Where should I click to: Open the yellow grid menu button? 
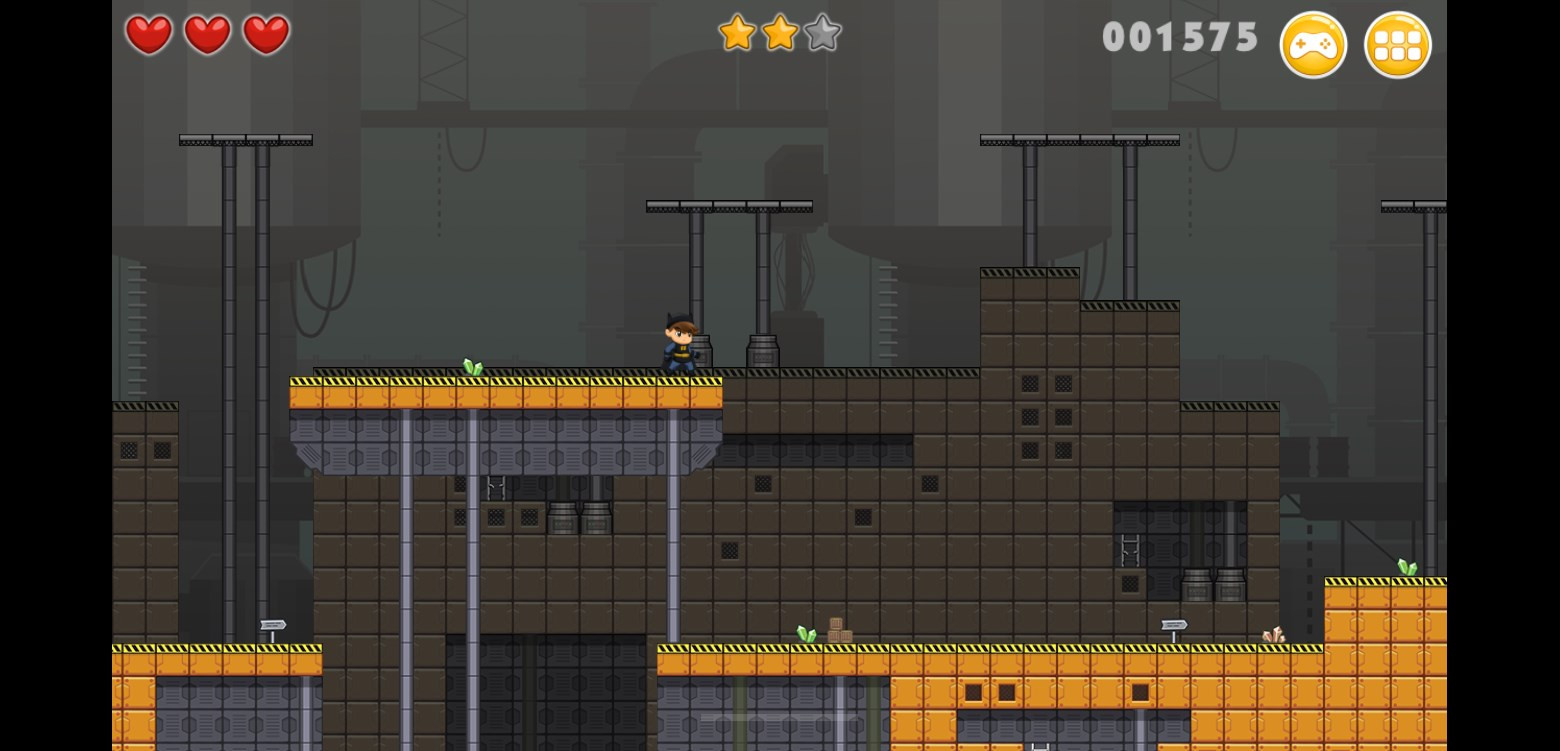[x=1397, y=45]
